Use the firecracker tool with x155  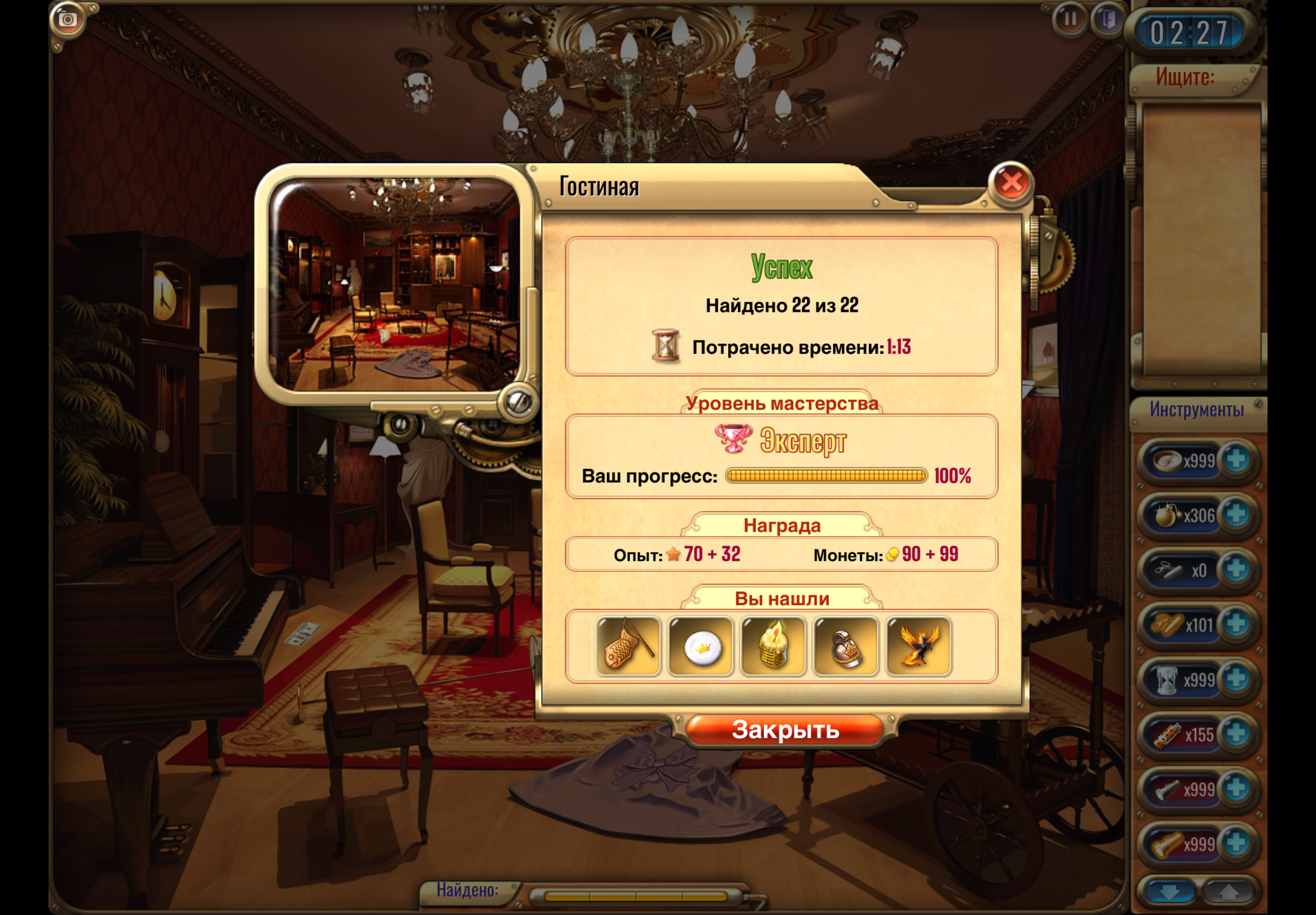point(1168,735)
